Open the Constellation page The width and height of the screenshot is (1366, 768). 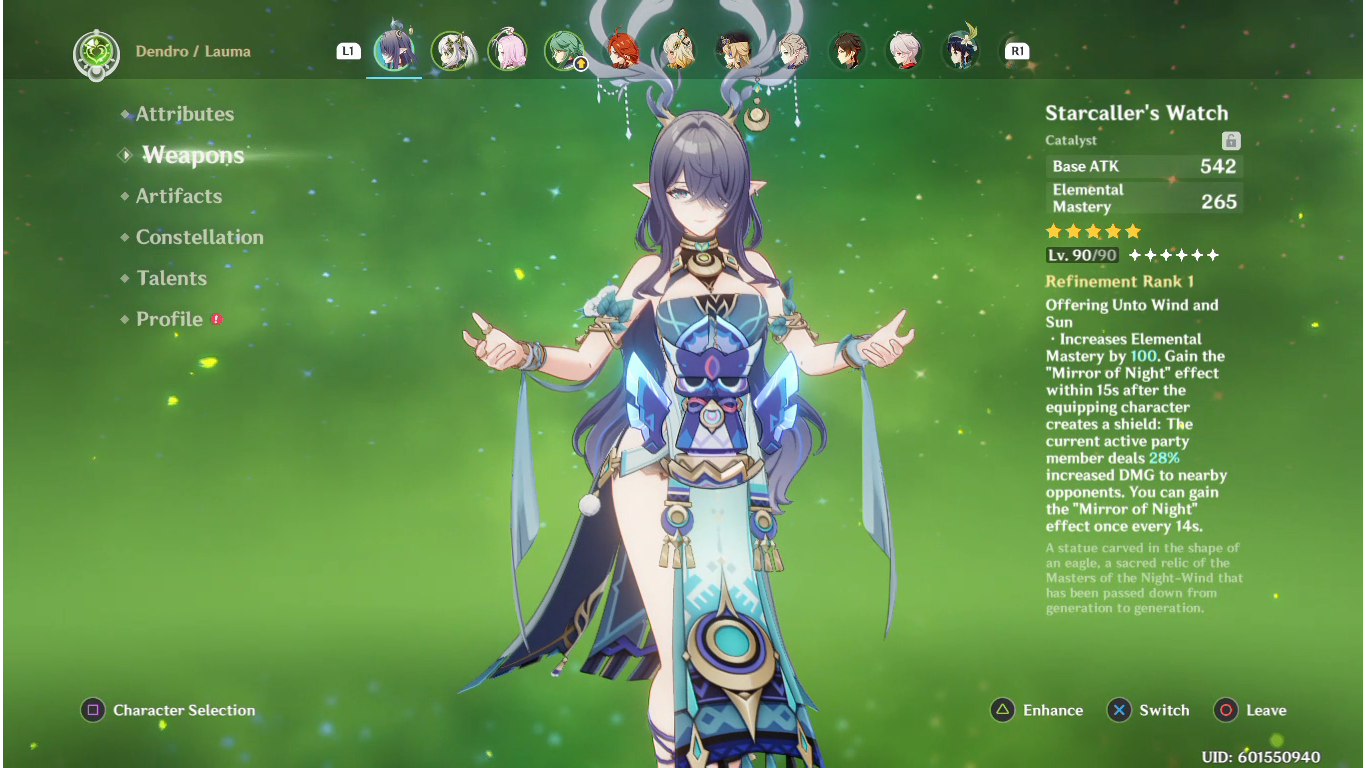click(x=200, y=237)
